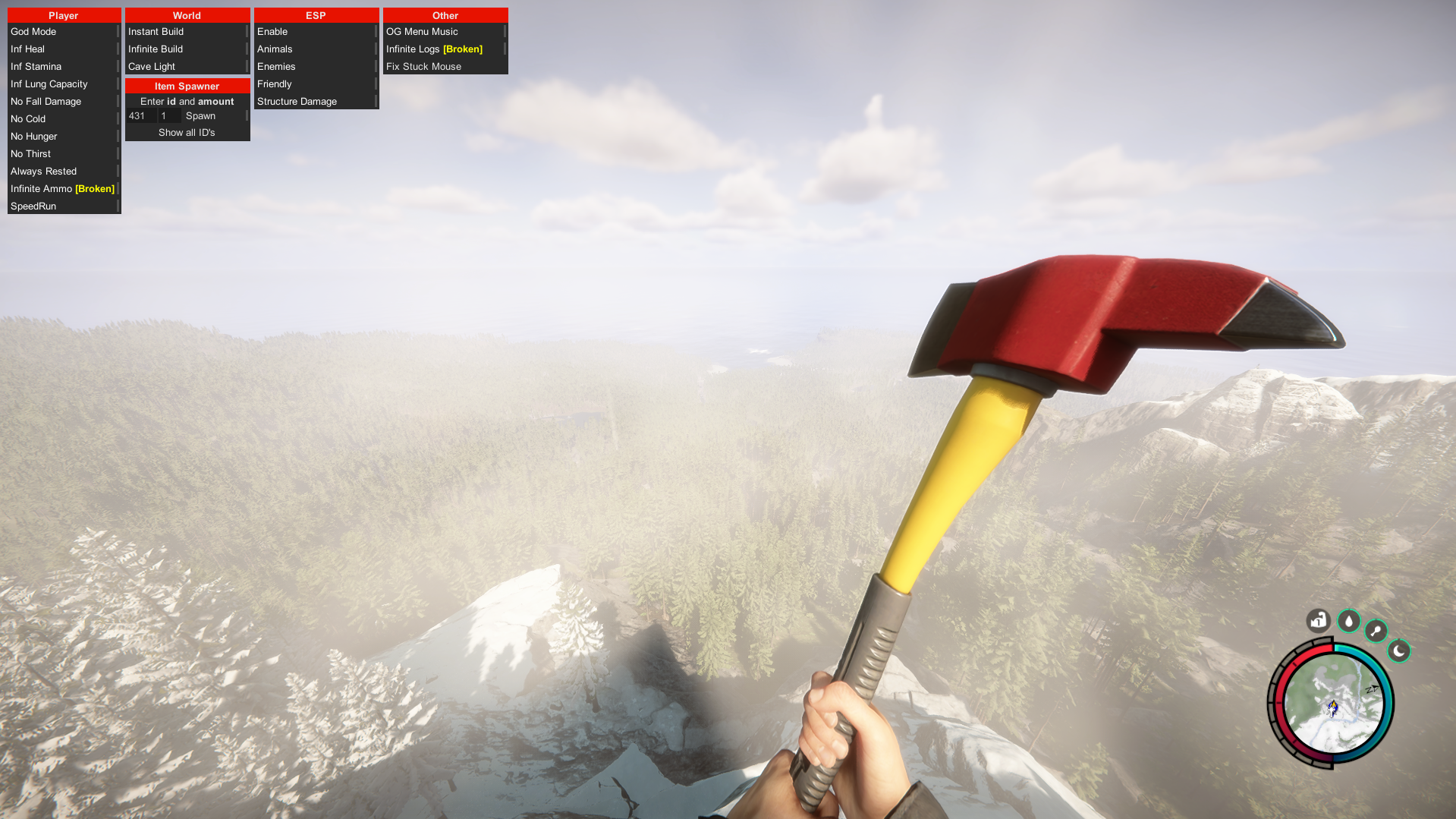This screenshot has height=819, width=1456.
Task: Click the item id field showing 431
Action: [140, 115]
